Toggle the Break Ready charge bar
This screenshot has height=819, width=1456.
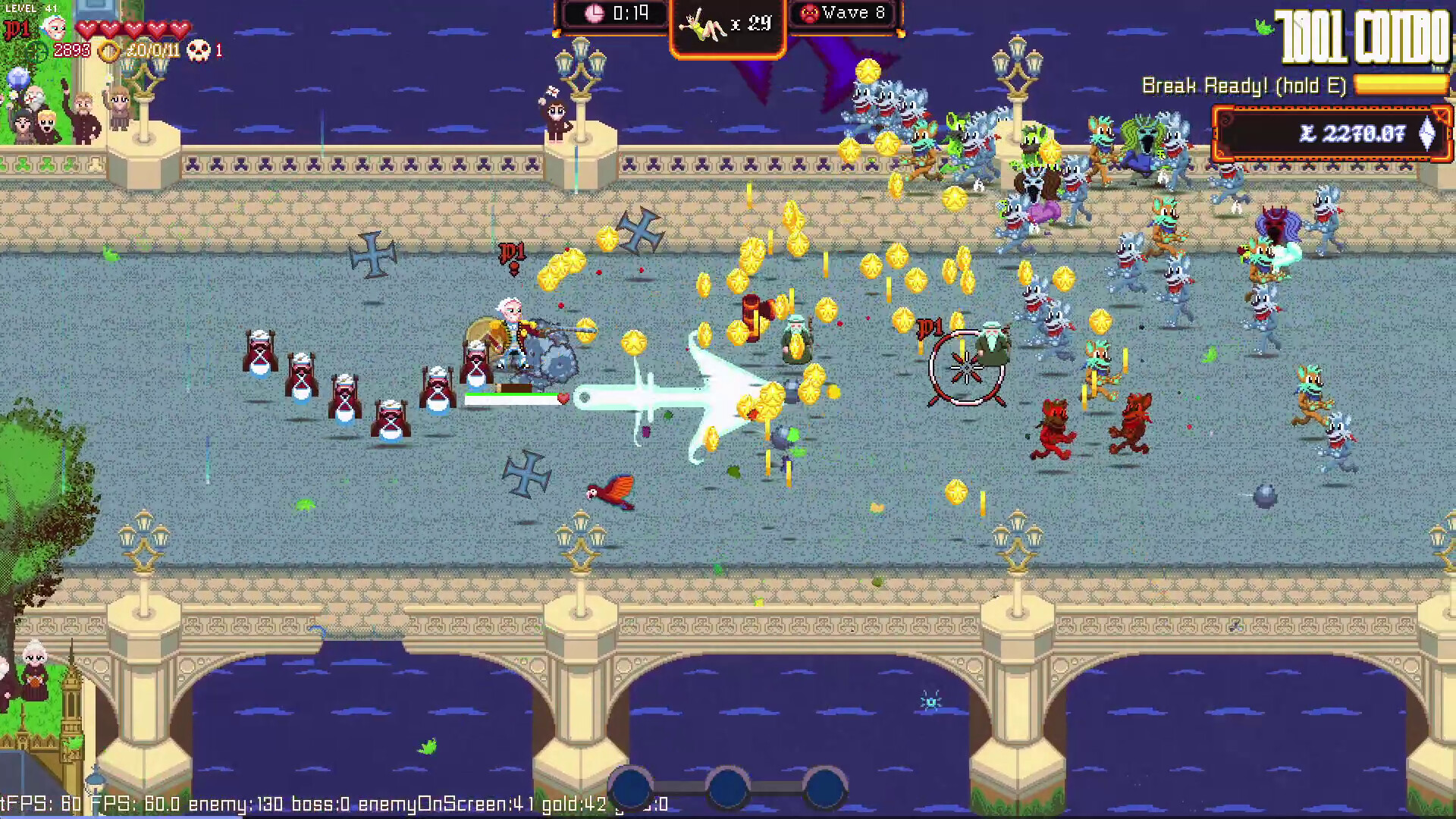coord(1400,86)
